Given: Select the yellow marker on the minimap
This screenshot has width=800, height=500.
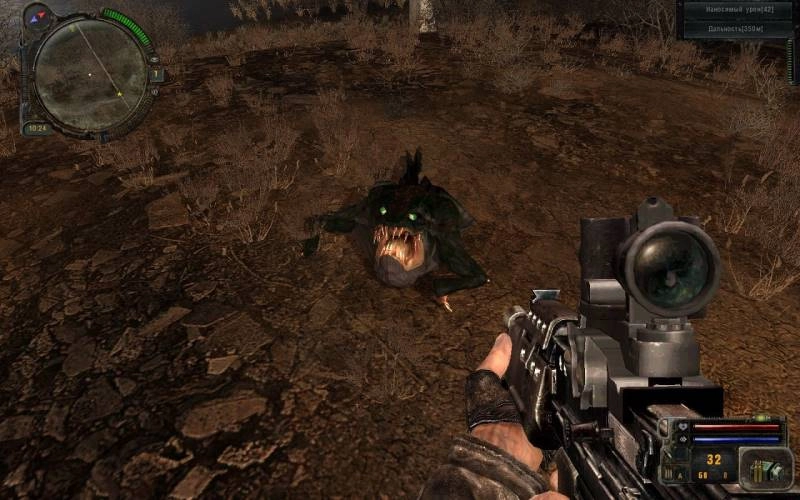Looking at the screenshot, I should [x=119, y=94].
